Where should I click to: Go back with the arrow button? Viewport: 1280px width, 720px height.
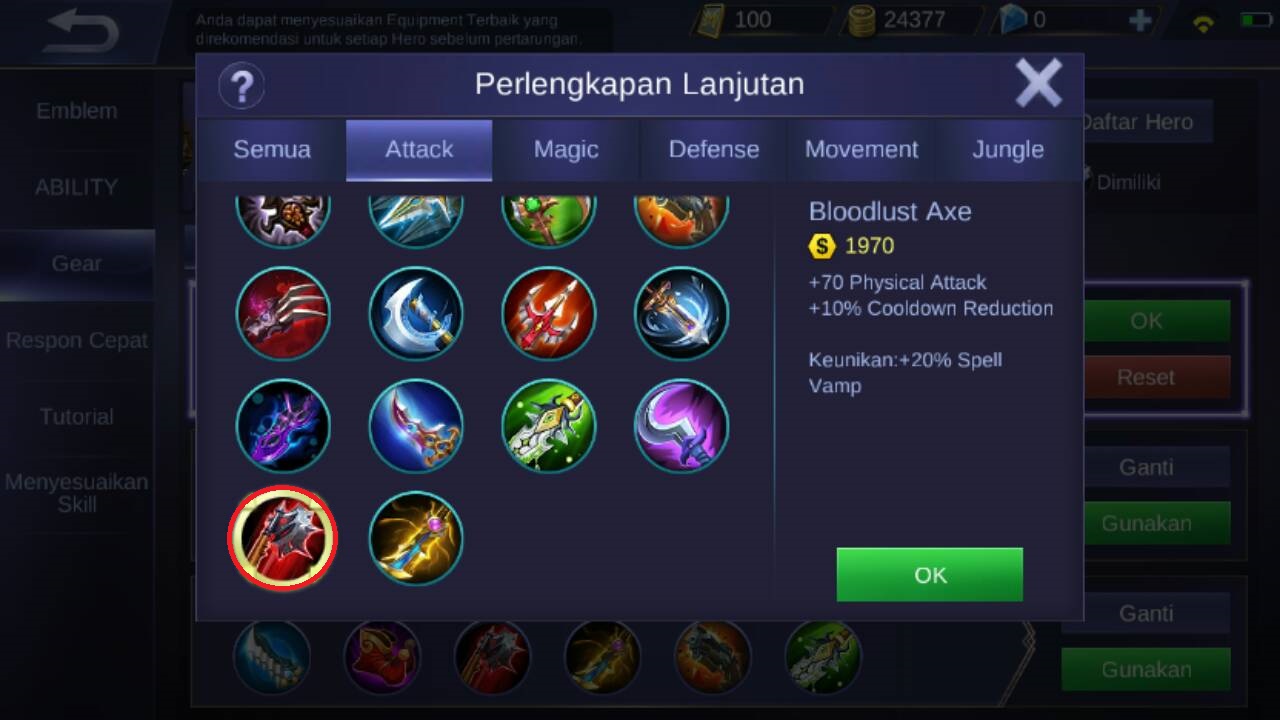click(82, 32)
